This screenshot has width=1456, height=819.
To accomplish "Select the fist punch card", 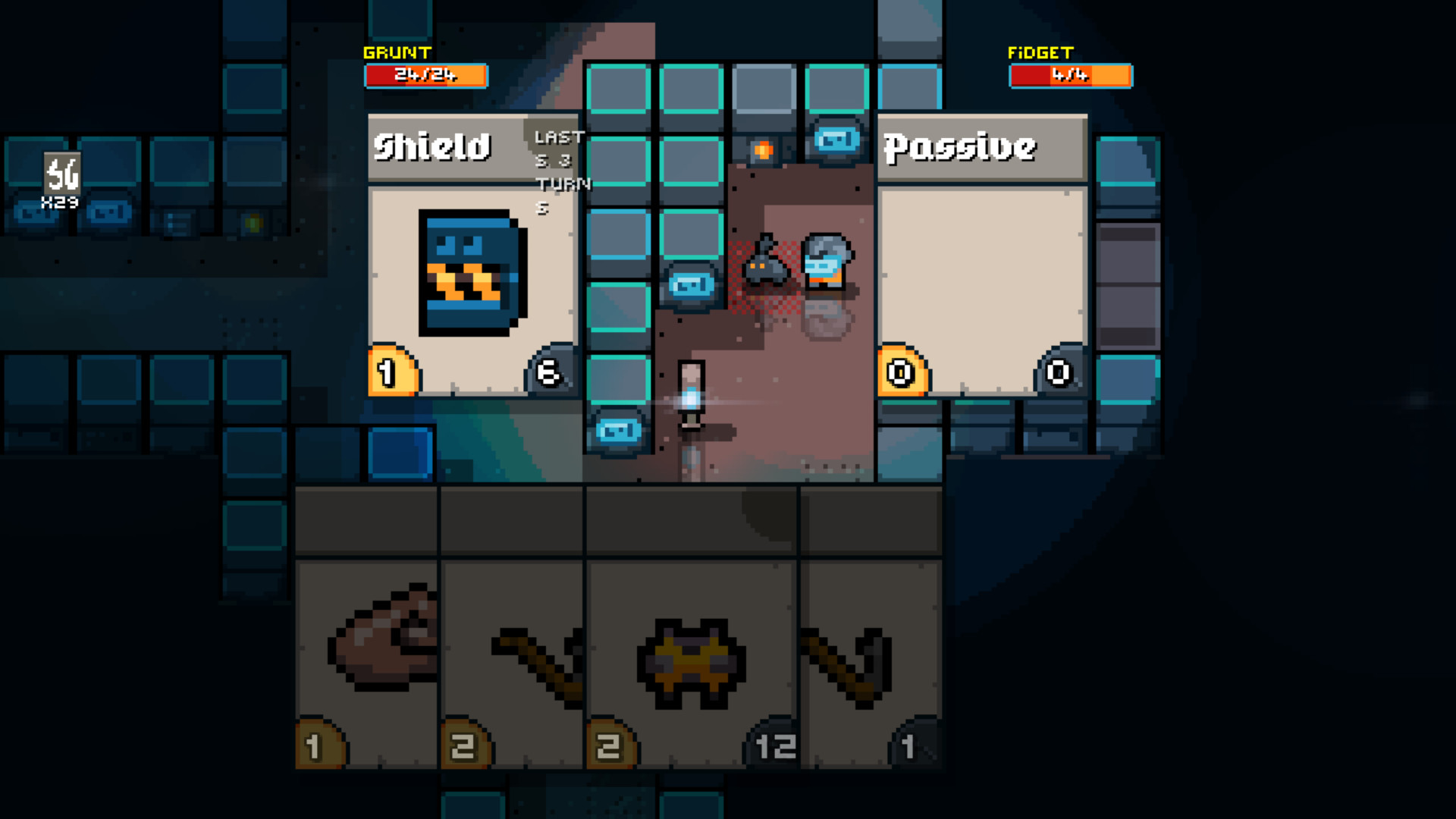I will [366, 652].
